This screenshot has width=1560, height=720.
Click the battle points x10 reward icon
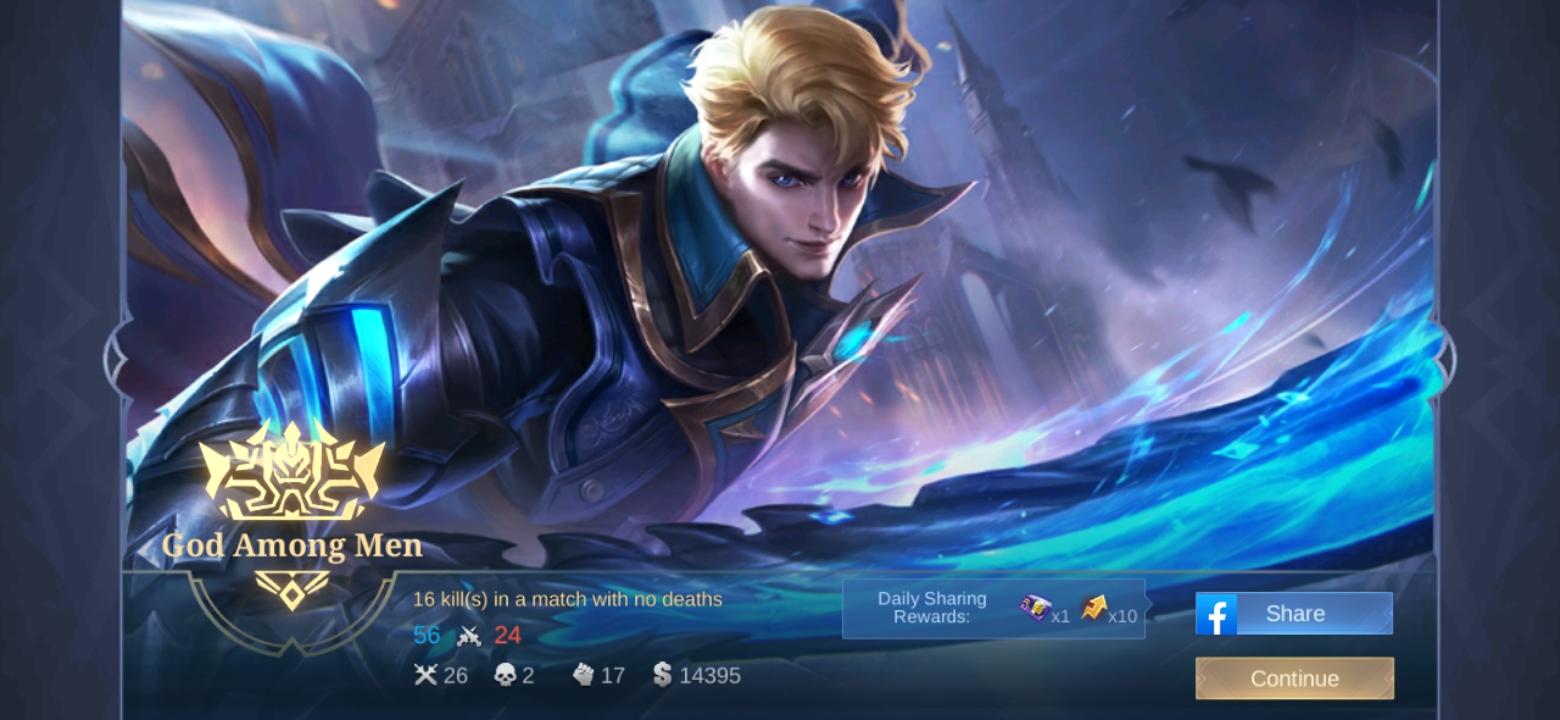[x=1094, y=606]
